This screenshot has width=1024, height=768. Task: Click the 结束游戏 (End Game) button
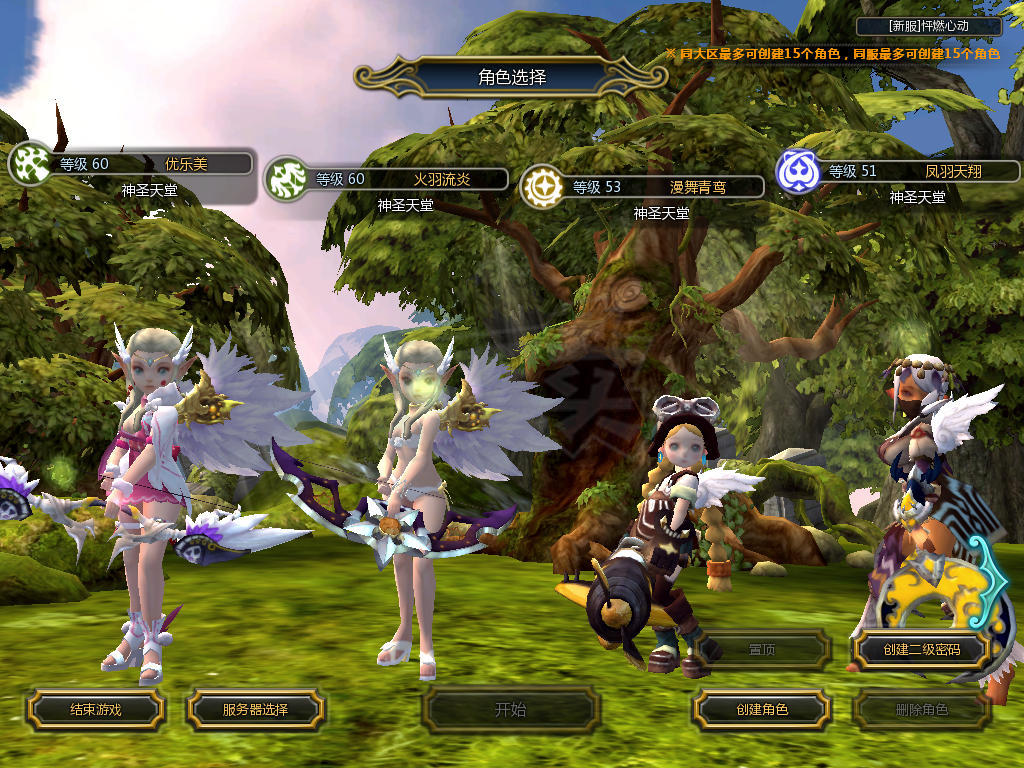(95, 709)
